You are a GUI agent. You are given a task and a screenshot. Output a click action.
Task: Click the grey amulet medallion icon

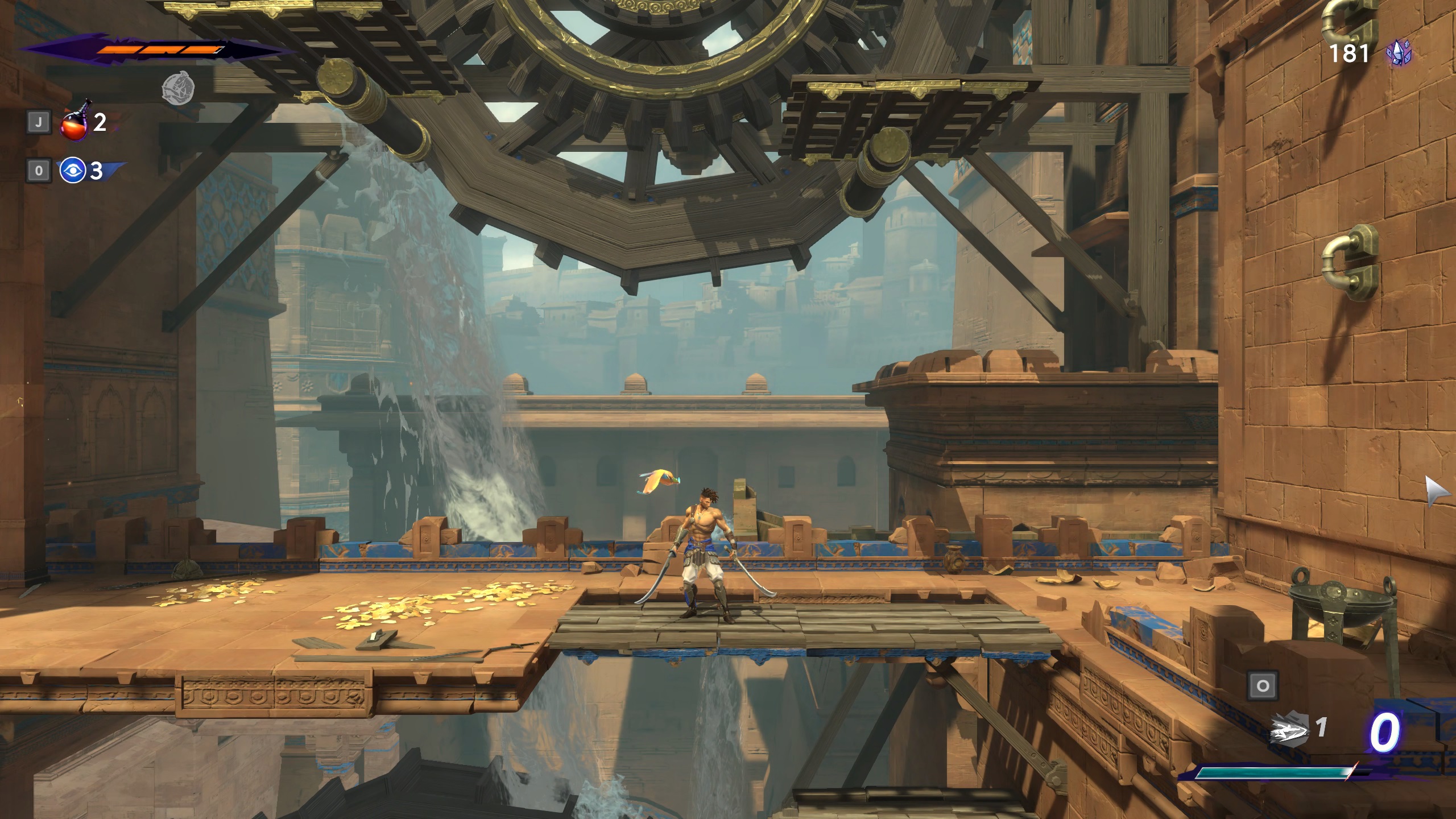coord(178,88)
